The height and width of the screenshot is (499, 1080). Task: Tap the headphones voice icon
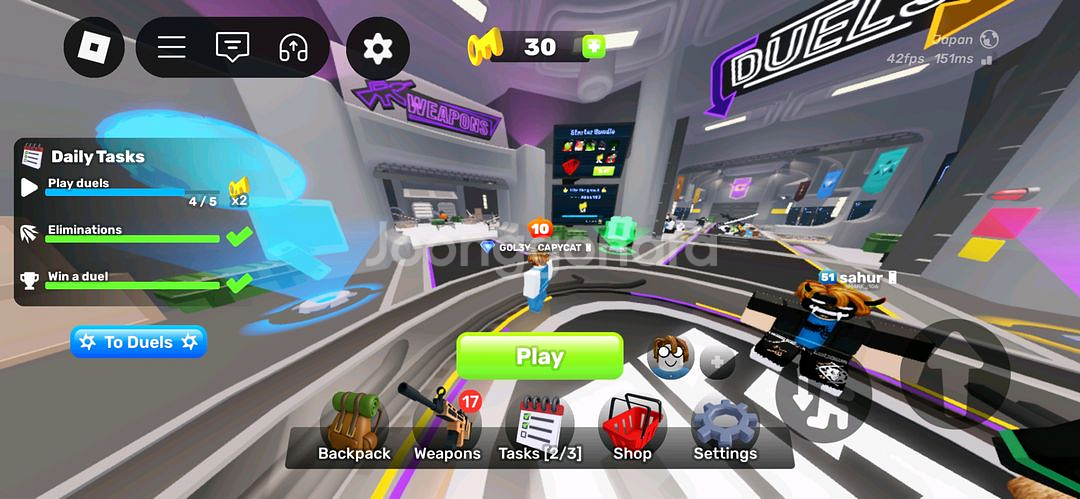pos(293,47)
